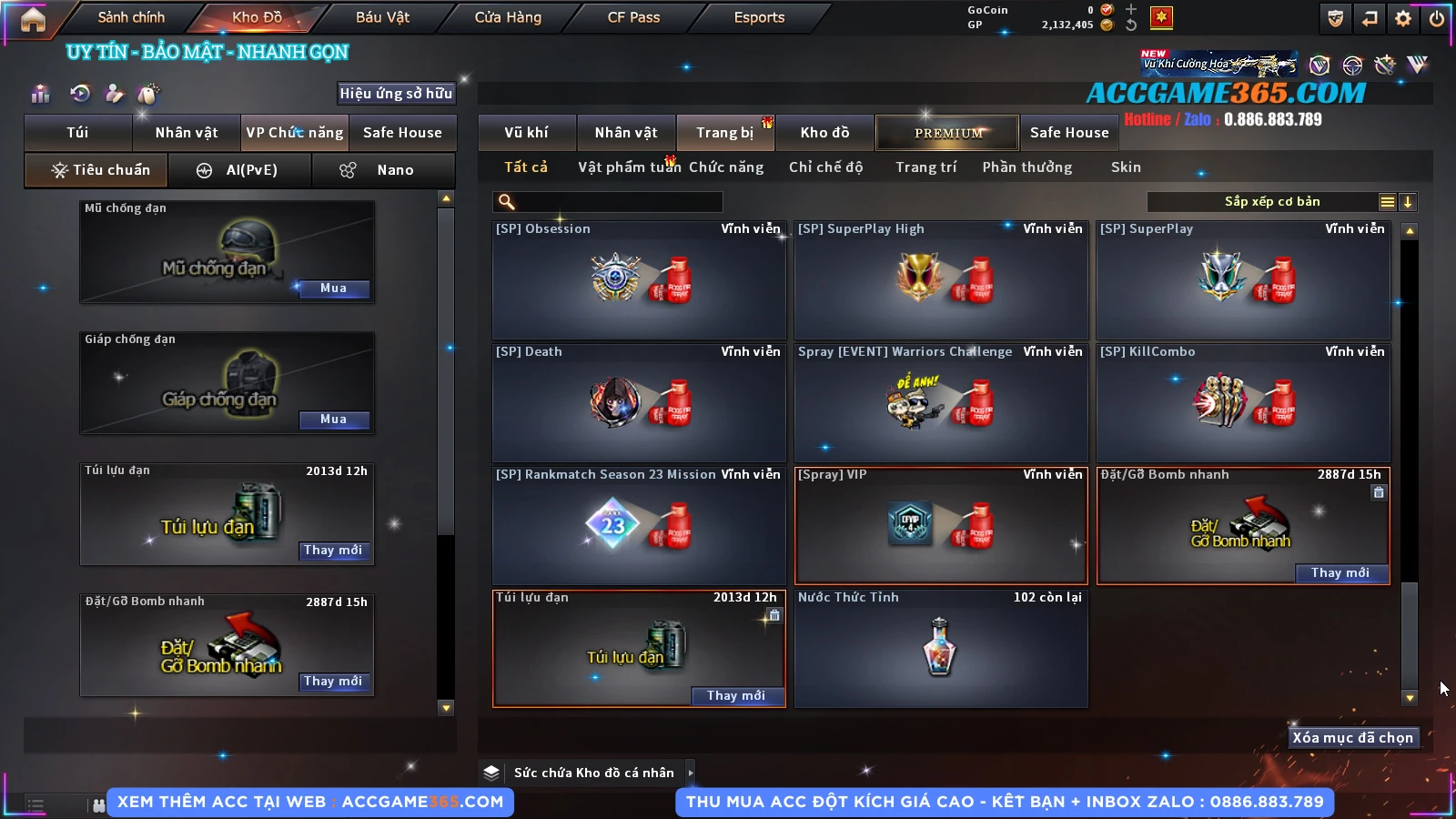The width and height of the screenshot is (1456, 819).
Task: Open the Sắp xếp cơ bản dropdown
Action: [x=1271, y=202]
